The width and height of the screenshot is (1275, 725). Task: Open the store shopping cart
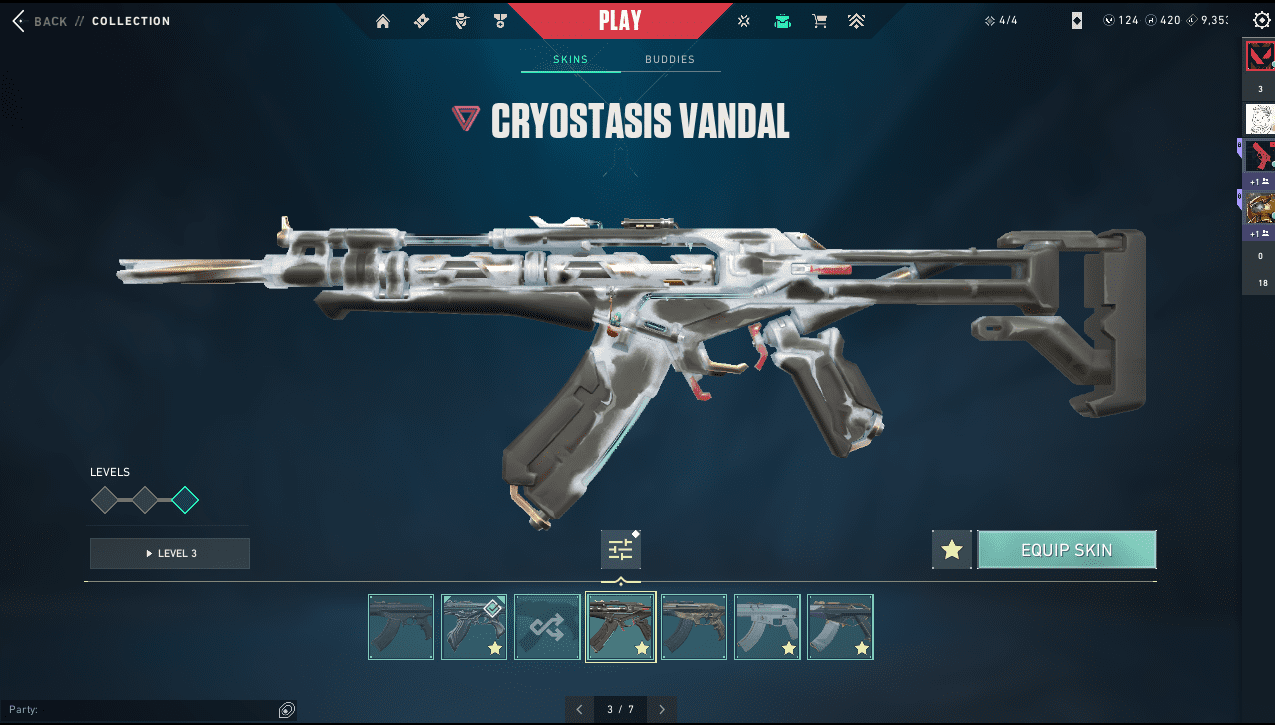pos(820,21)
